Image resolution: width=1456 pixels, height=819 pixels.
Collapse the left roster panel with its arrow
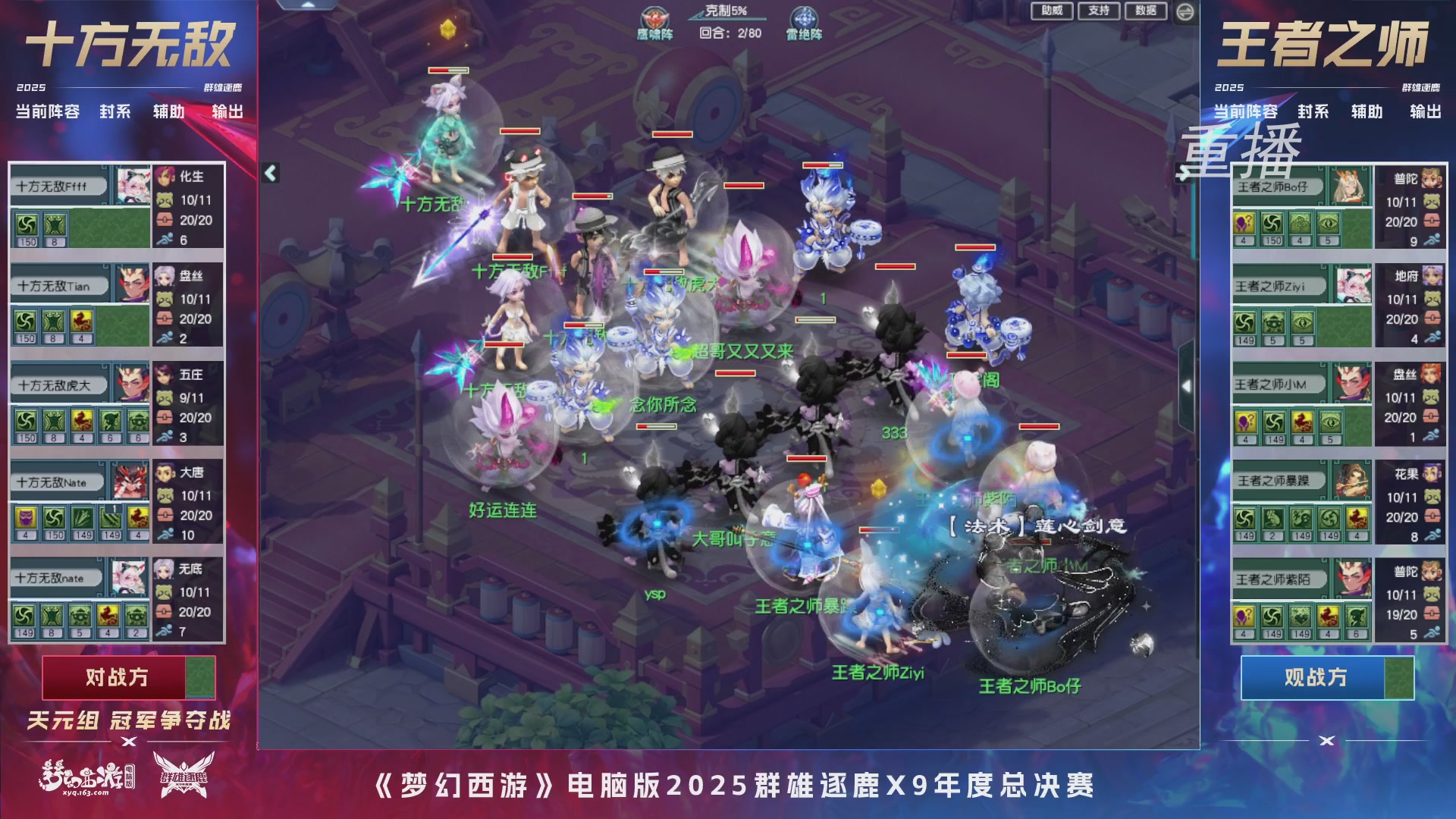[269, 173]
